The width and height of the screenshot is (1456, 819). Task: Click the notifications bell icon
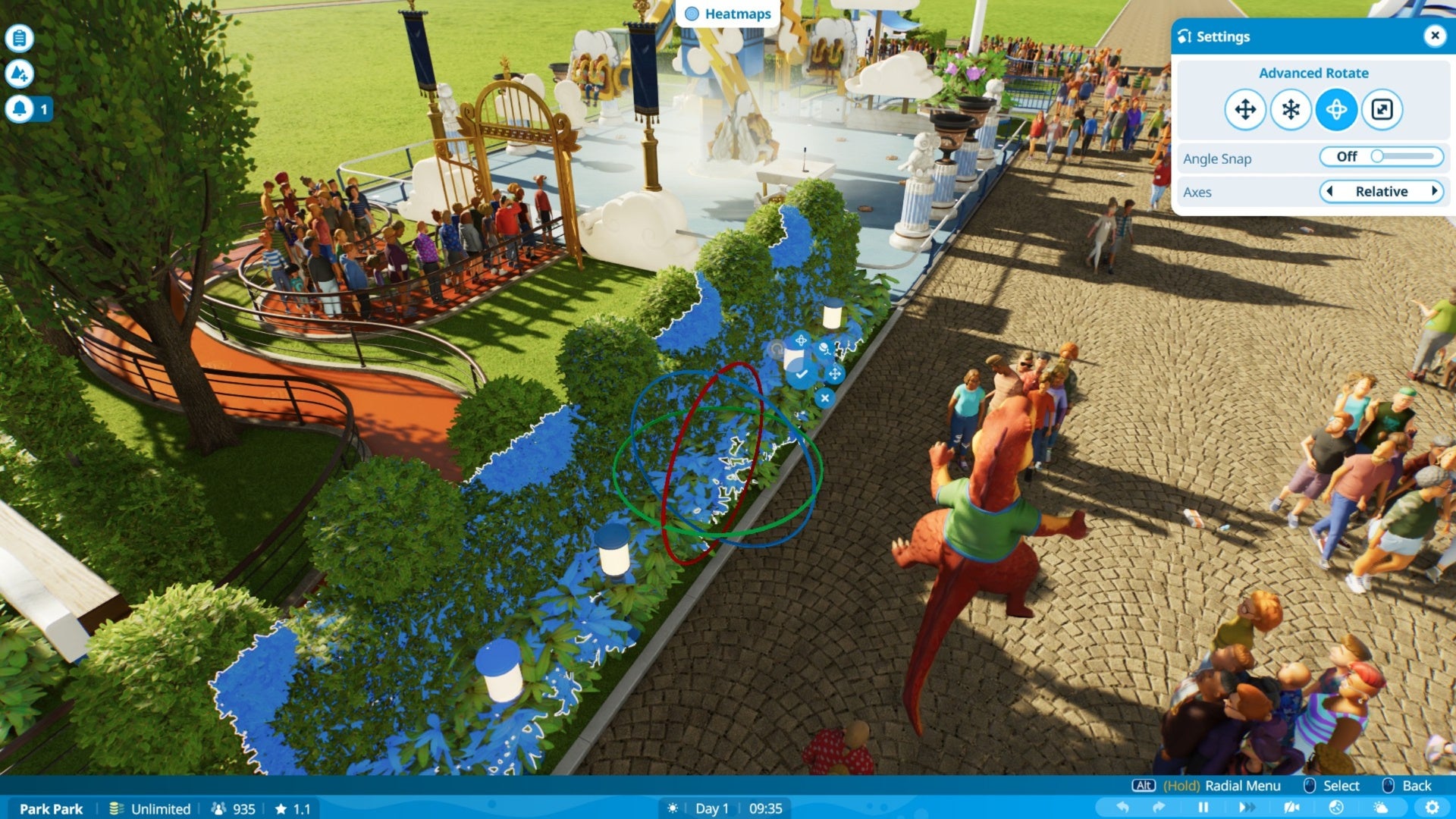click(20, 108)
